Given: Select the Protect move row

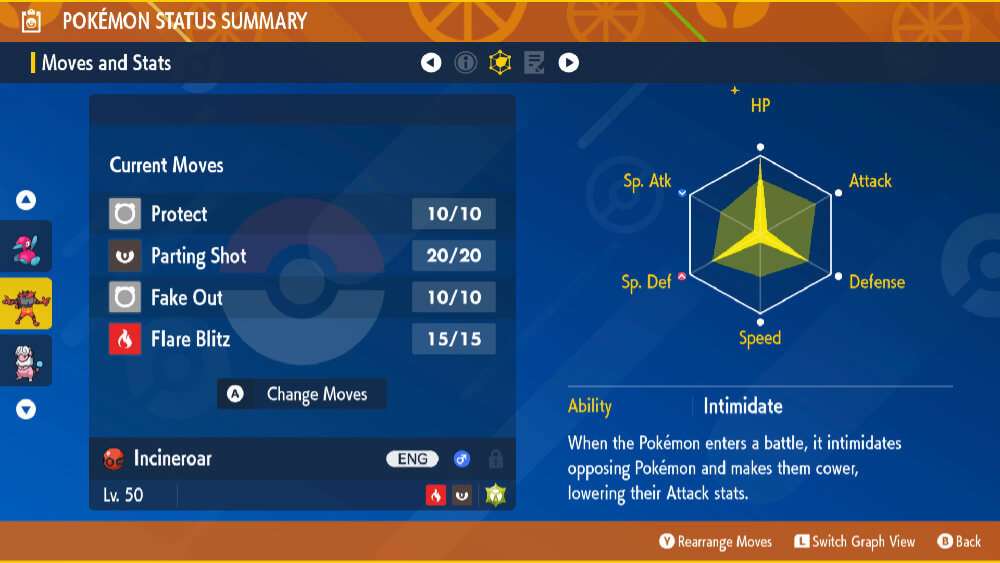Looking at the screenshot, I should click(x=301, y=214).
